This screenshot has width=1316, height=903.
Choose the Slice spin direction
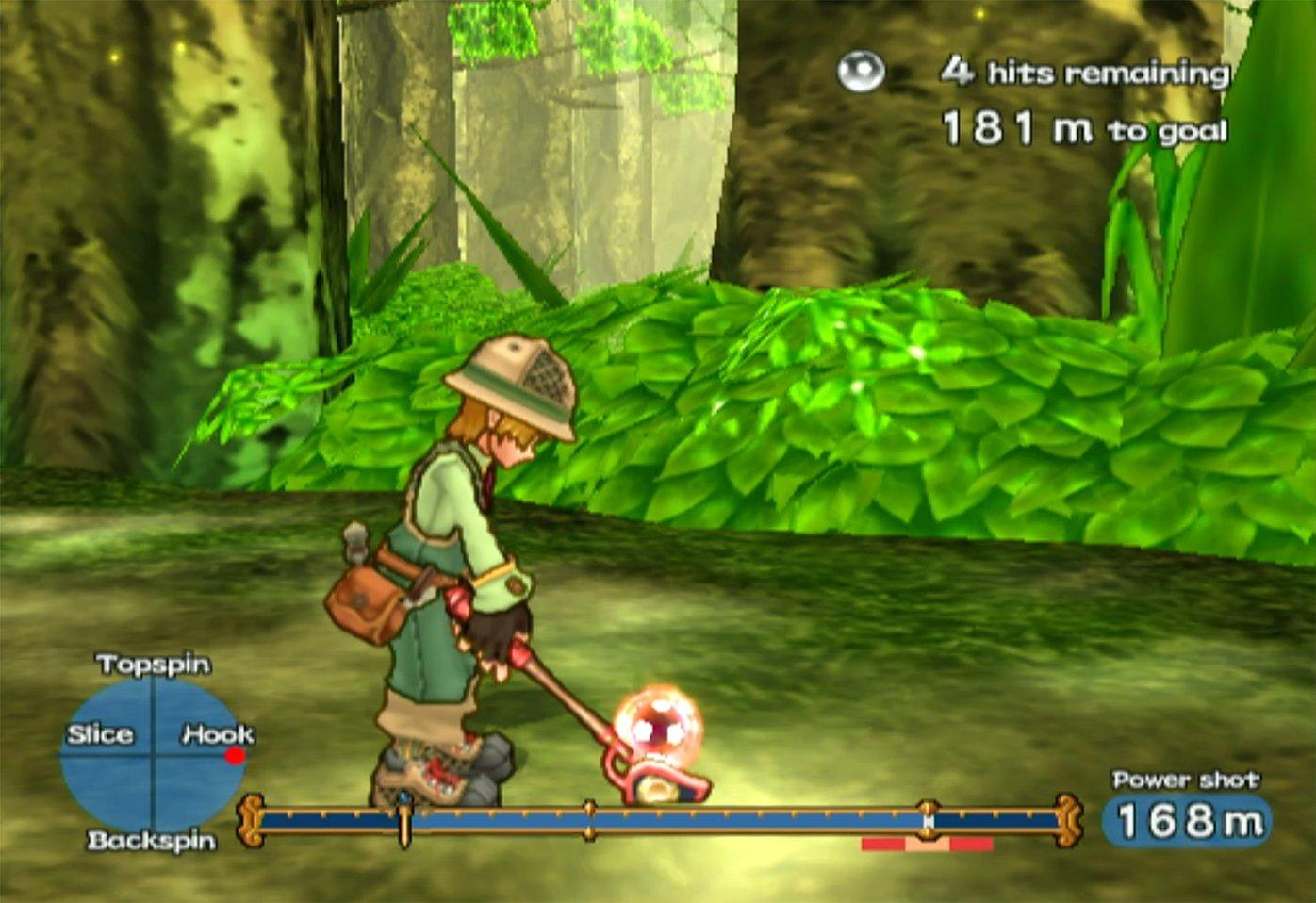[100, 734]
